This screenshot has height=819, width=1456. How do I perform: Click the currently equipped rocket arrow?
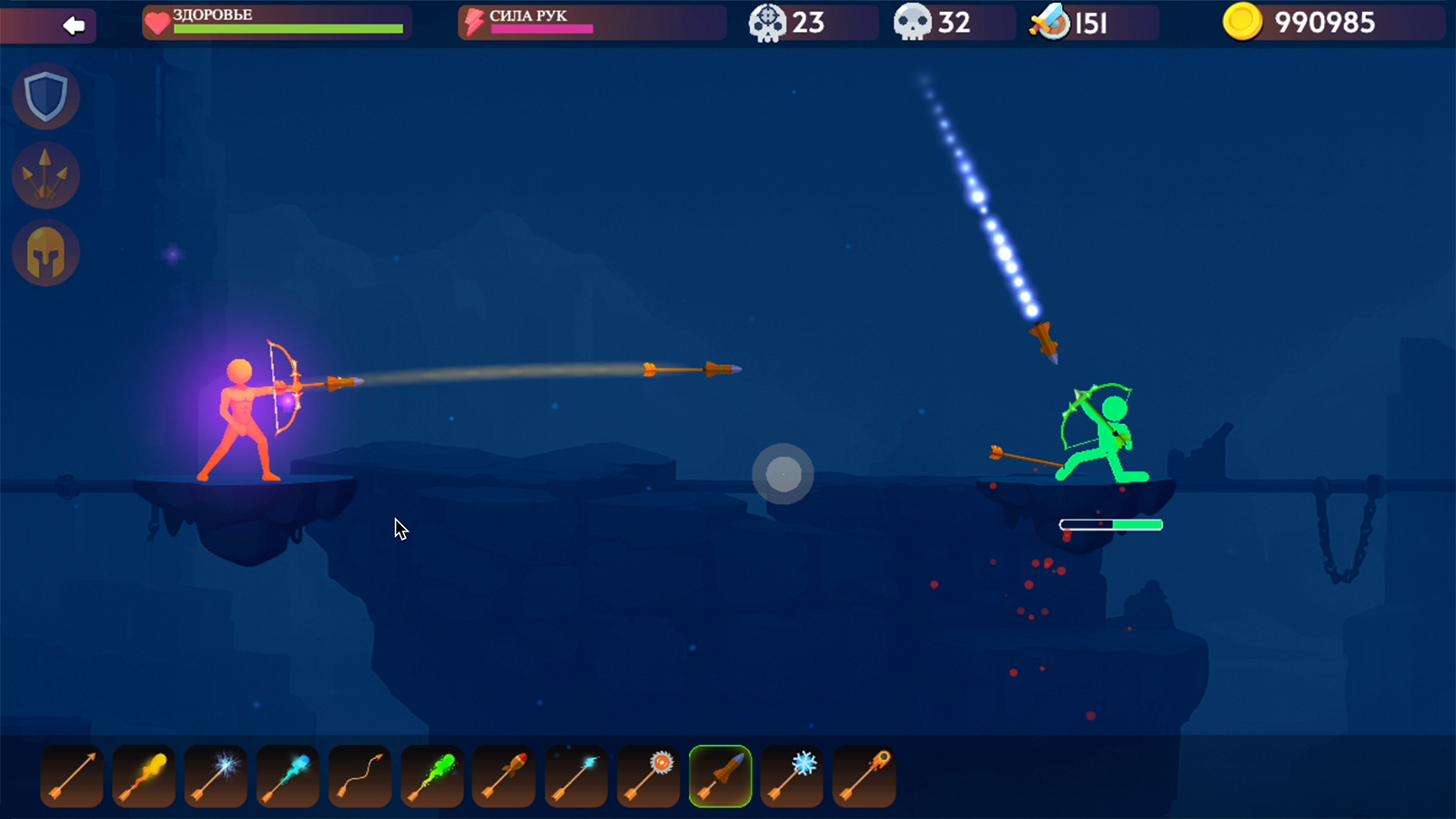pyautogui.click(x=719, y=775)
